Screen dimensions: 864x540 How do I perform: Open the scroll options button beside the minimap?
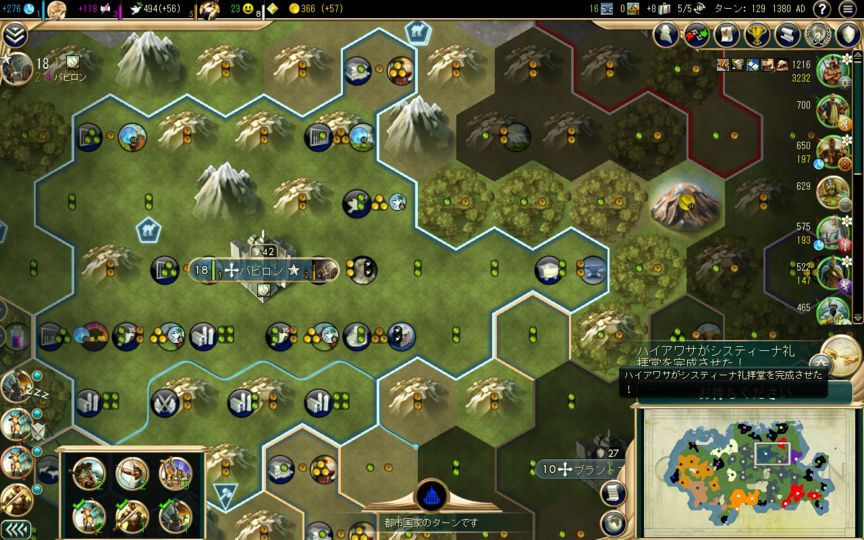point(613,494)
